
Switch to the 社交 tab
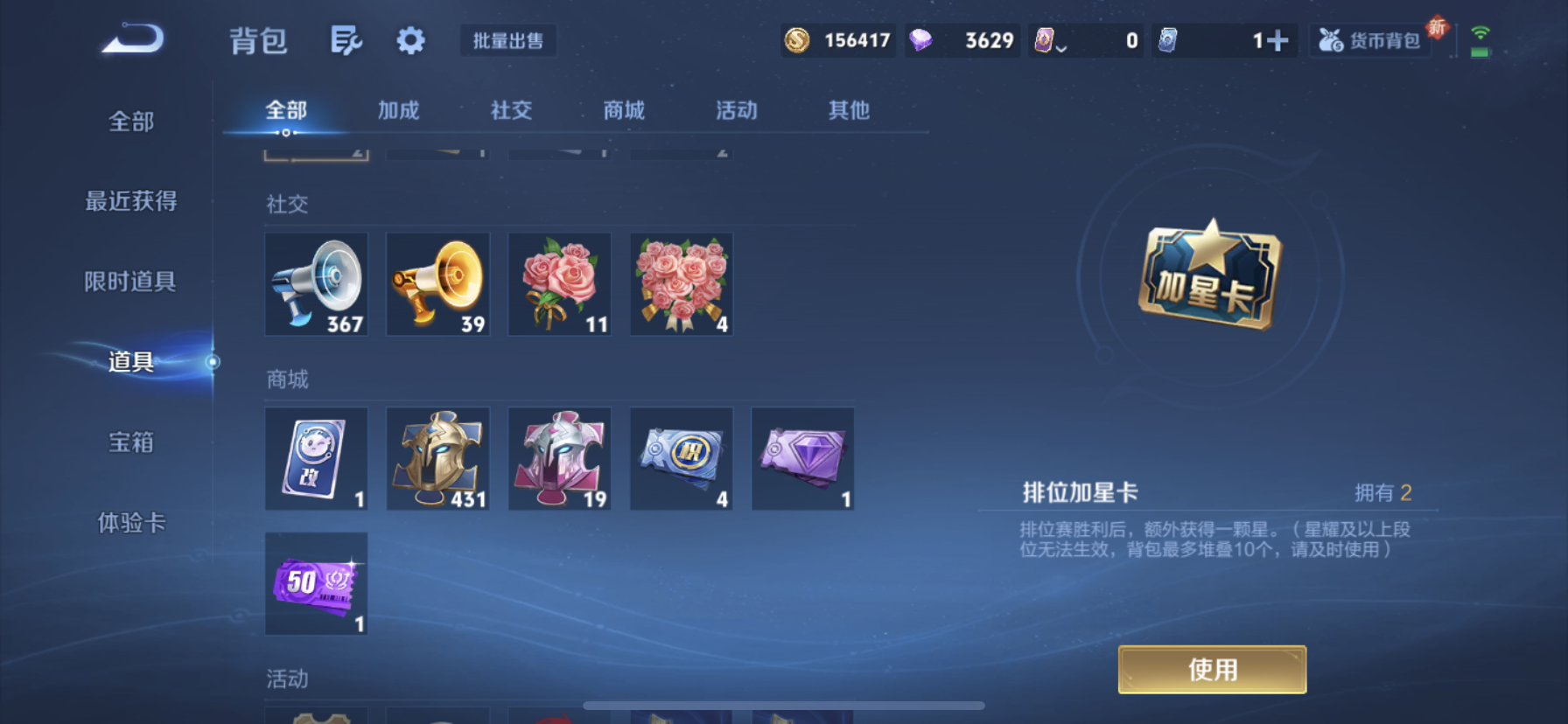(x=510, y=110)
